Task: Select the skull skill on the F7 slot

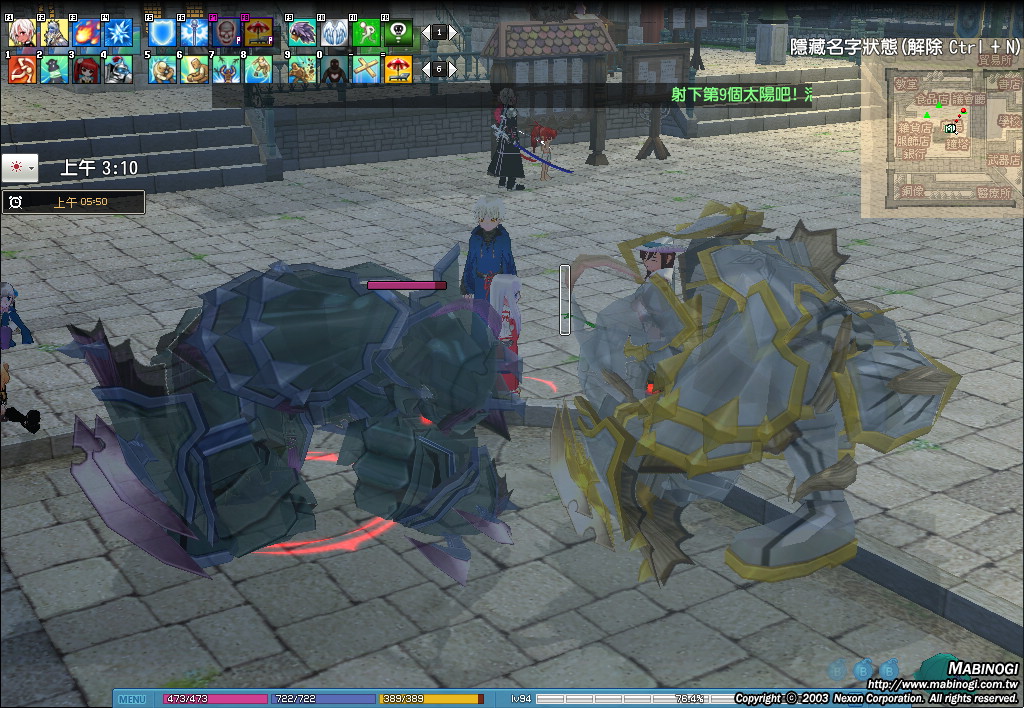Action: 226,33
